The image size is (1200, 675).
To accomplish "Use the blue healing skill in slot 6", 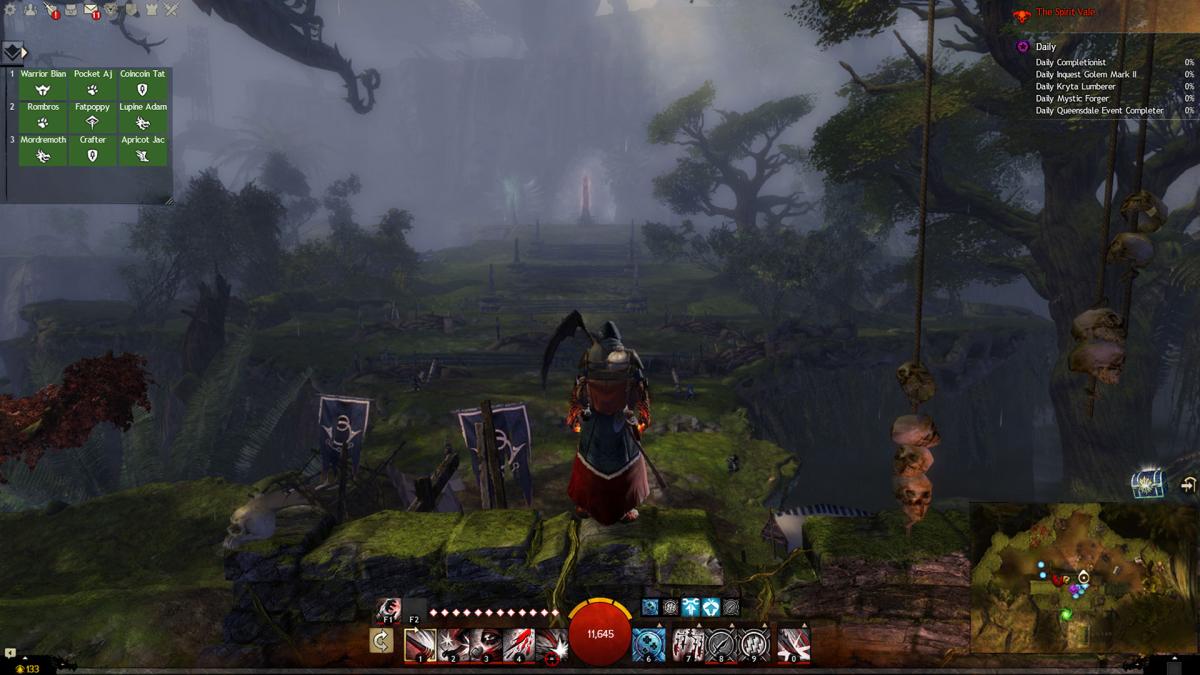I will [x=649, y=645].
